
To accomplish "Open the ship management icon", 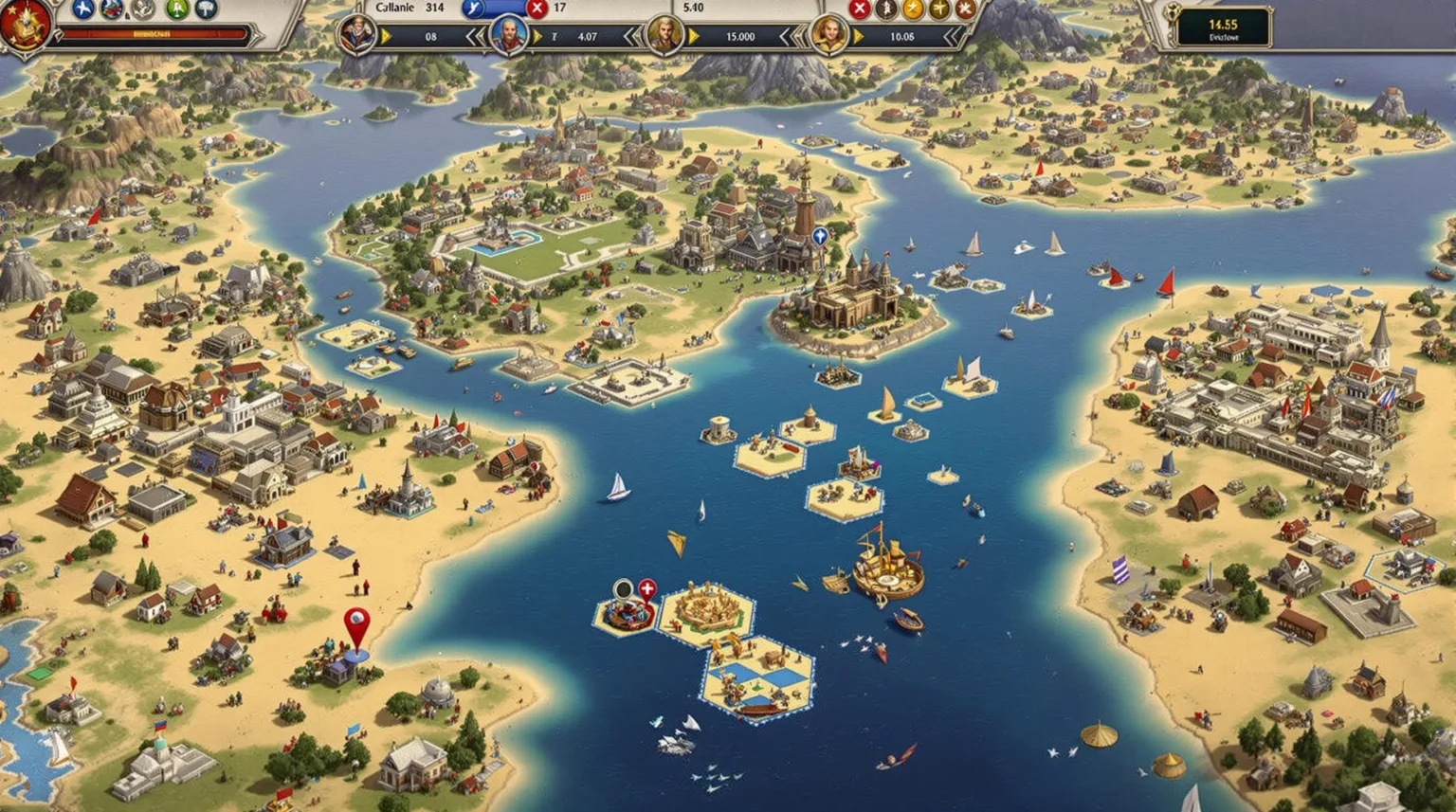I will (x=110, y=9).
